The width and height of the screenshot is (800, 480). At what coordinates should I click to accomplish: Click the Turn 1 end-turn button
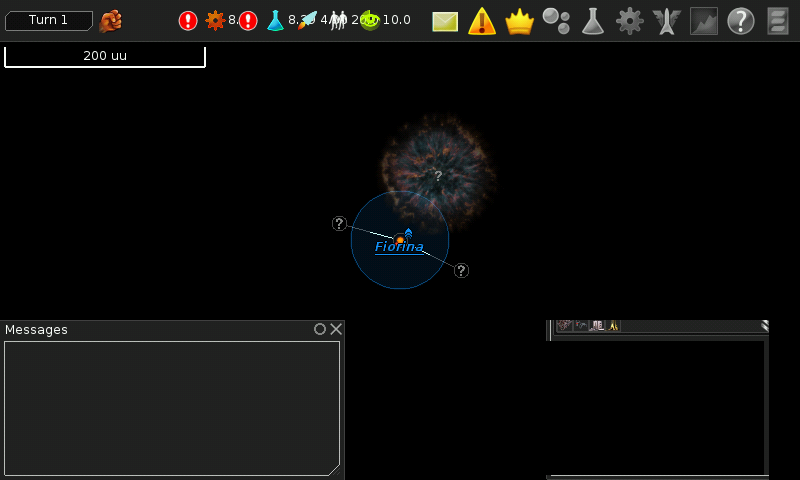pos(49,20)
